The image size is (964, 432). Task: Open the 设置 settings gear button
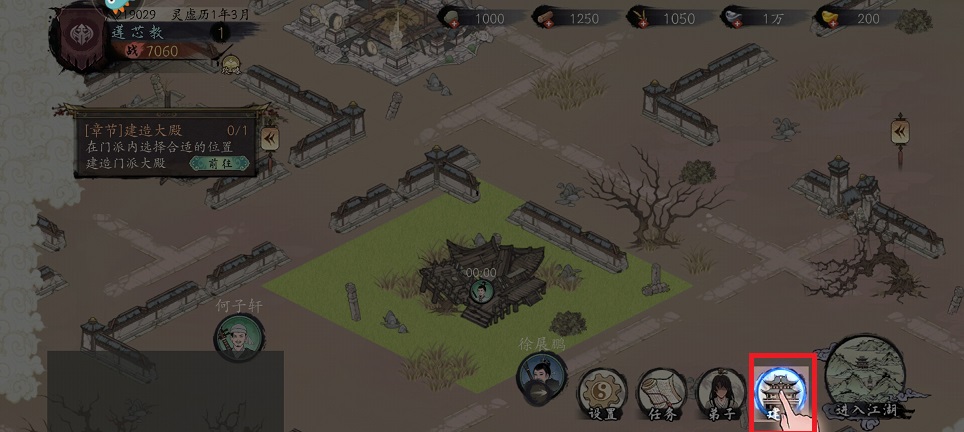click(x=602, y=392)
